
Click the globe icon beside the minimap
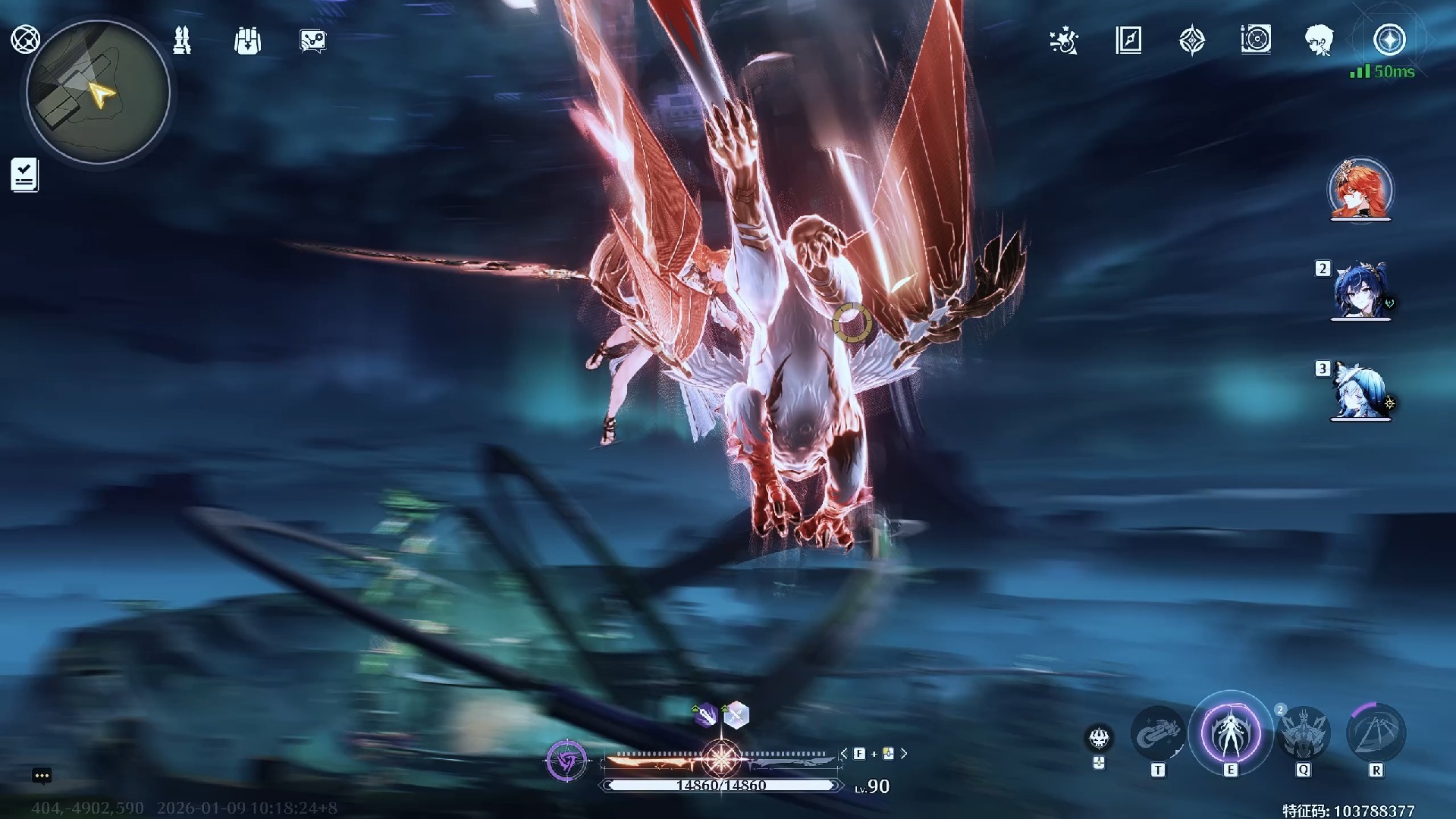pos(25,39)
